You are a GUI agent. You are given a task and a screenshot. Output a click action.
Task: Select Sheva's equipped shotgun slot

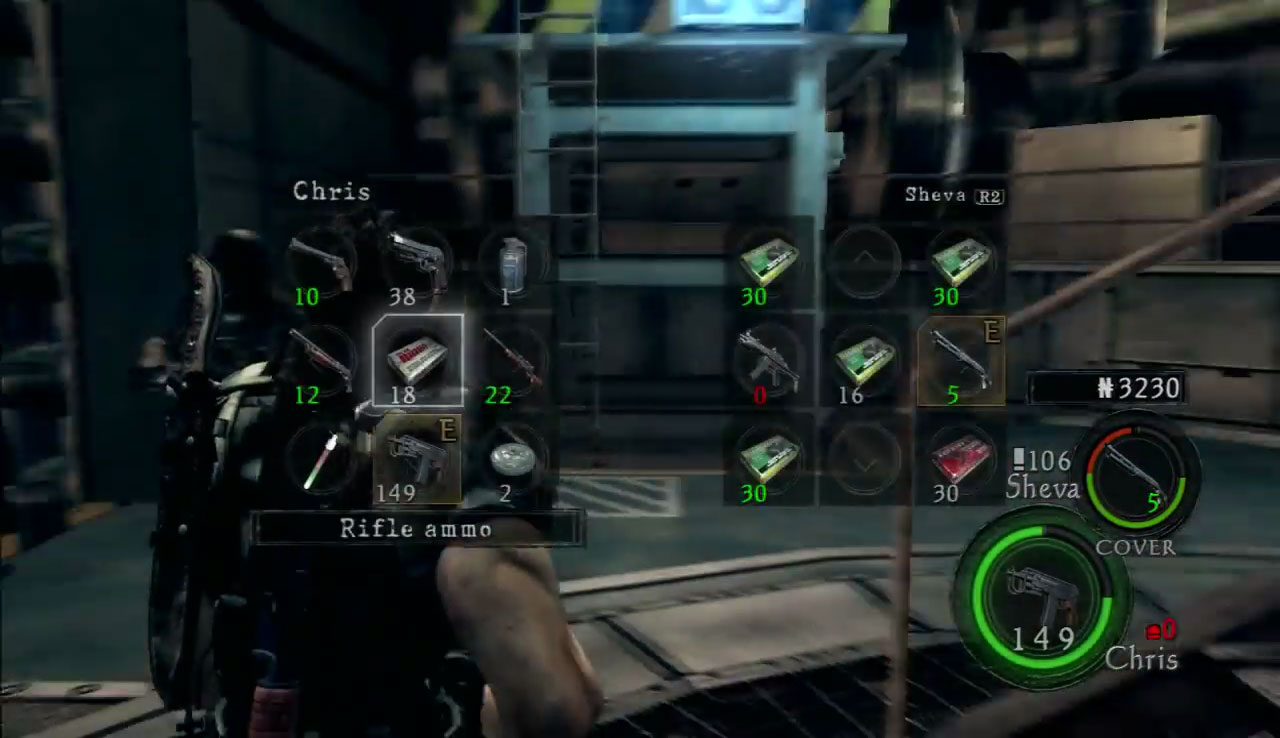960,361
